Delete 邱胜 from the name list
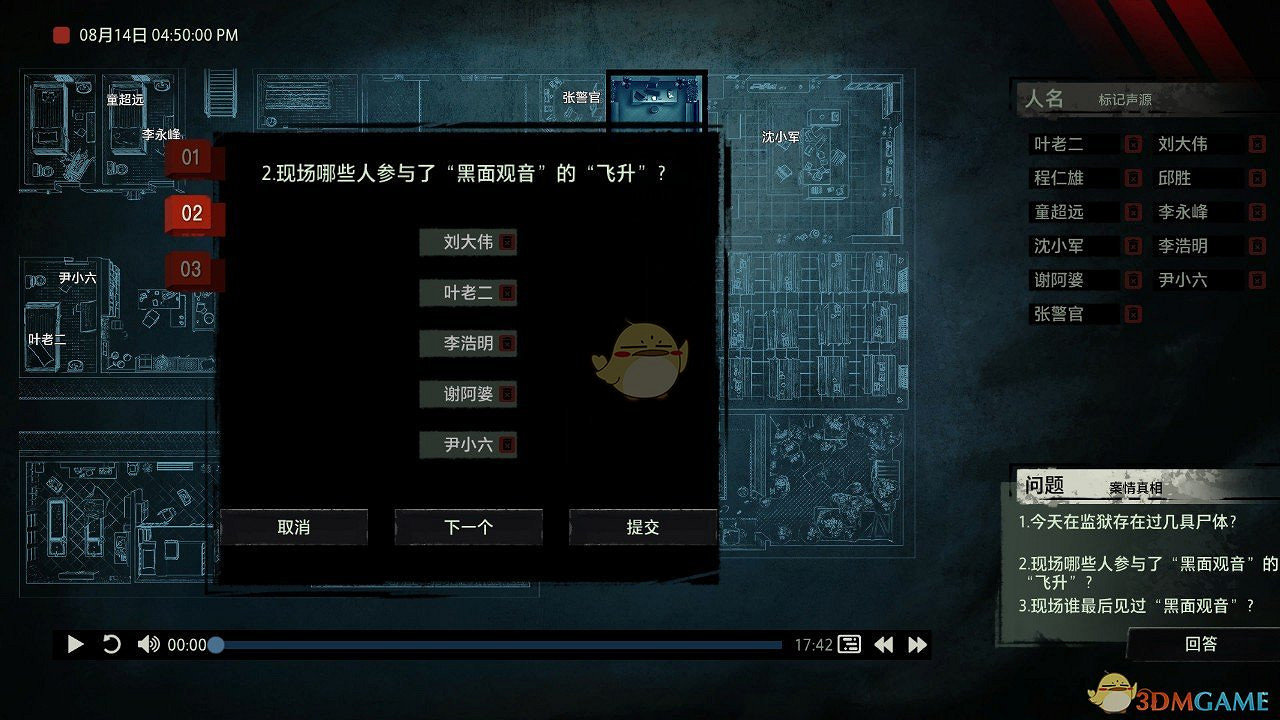Viewport: 1280px width, 720px height. (1258, 177)
